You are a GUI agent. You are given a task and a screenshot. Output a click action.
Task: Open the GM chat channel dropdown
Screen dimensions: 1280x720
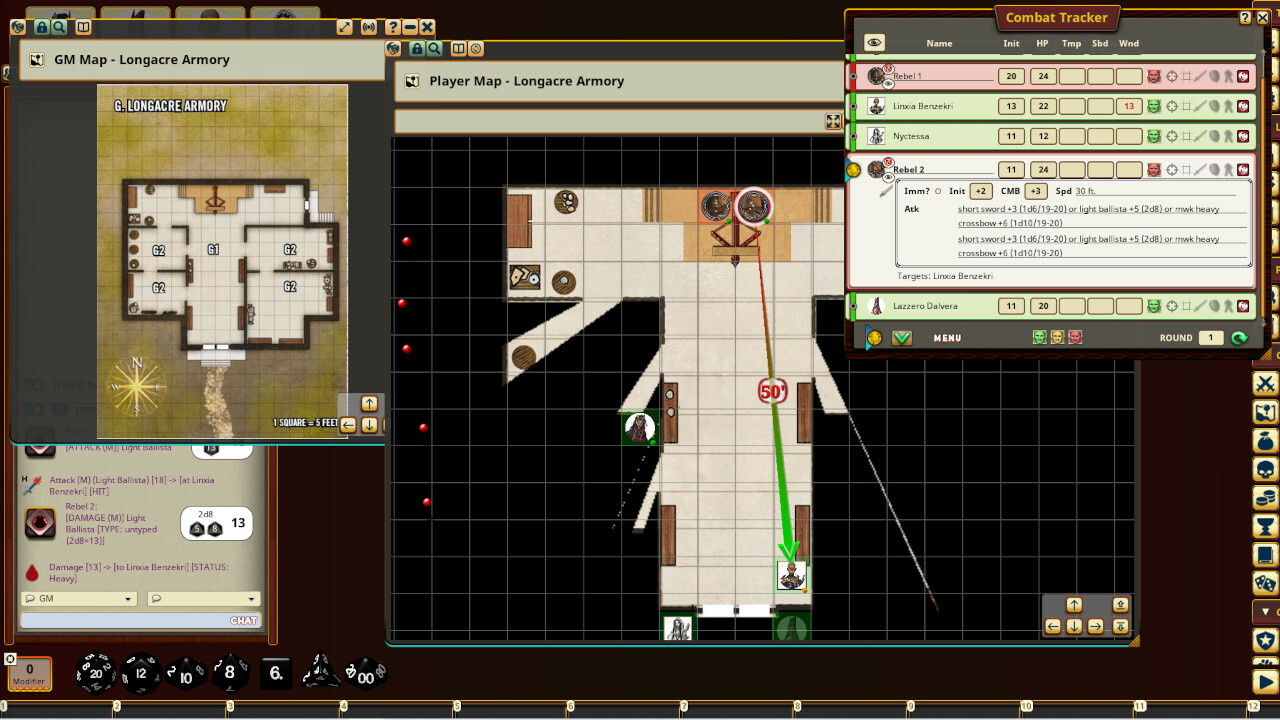point(80,598)
